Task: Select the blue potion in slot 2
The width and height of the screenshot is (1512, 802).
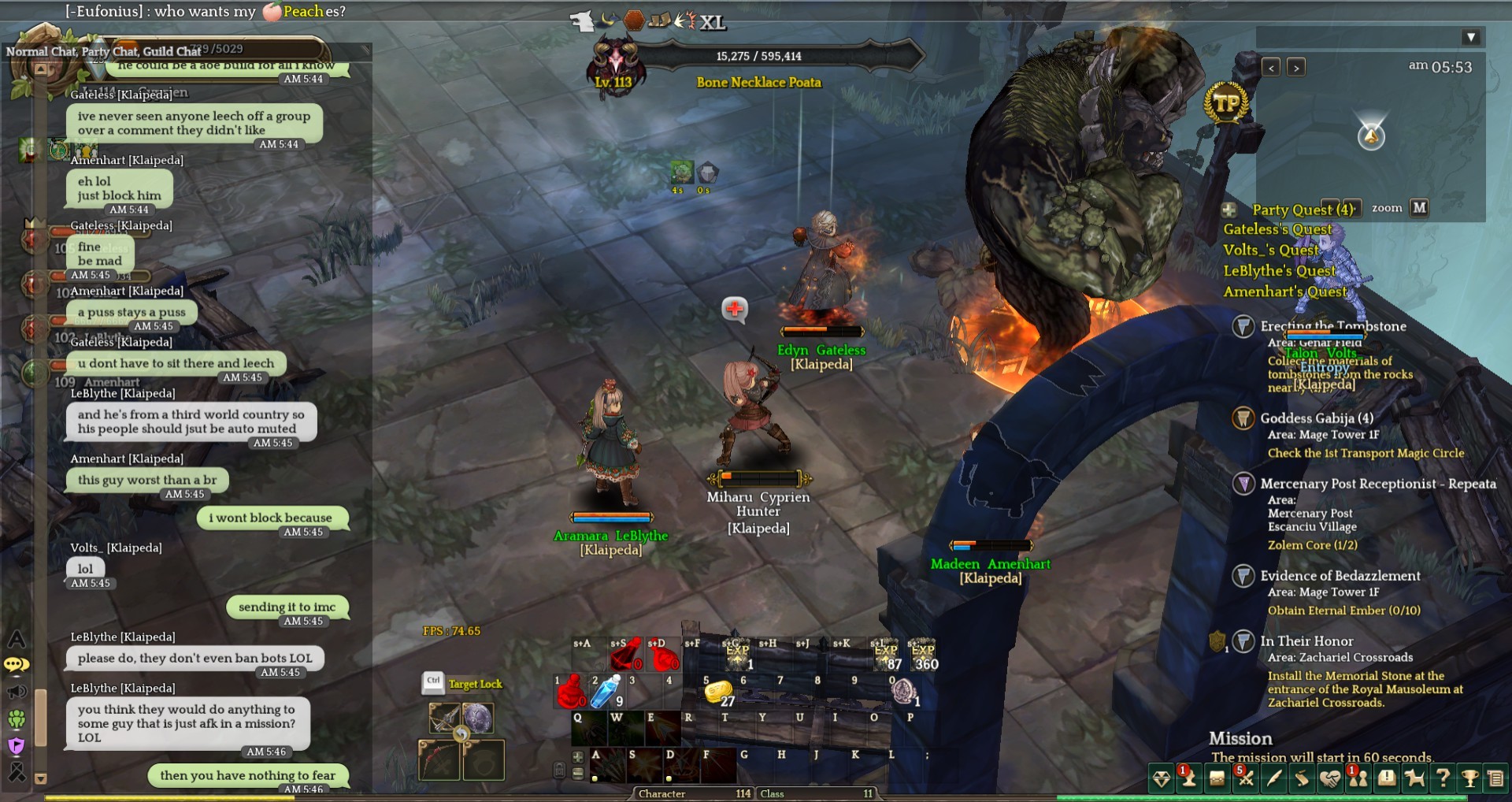Action: coord(607,692)
